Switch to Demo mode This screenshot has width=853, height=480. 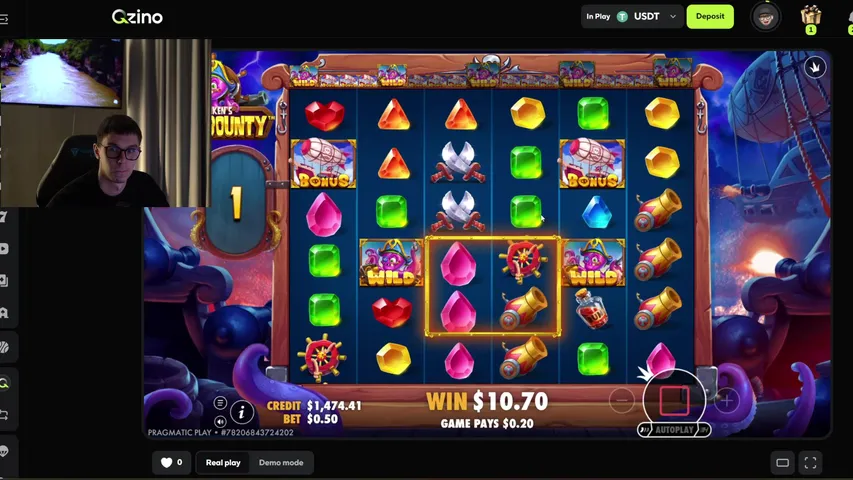(x=281, y=462)
